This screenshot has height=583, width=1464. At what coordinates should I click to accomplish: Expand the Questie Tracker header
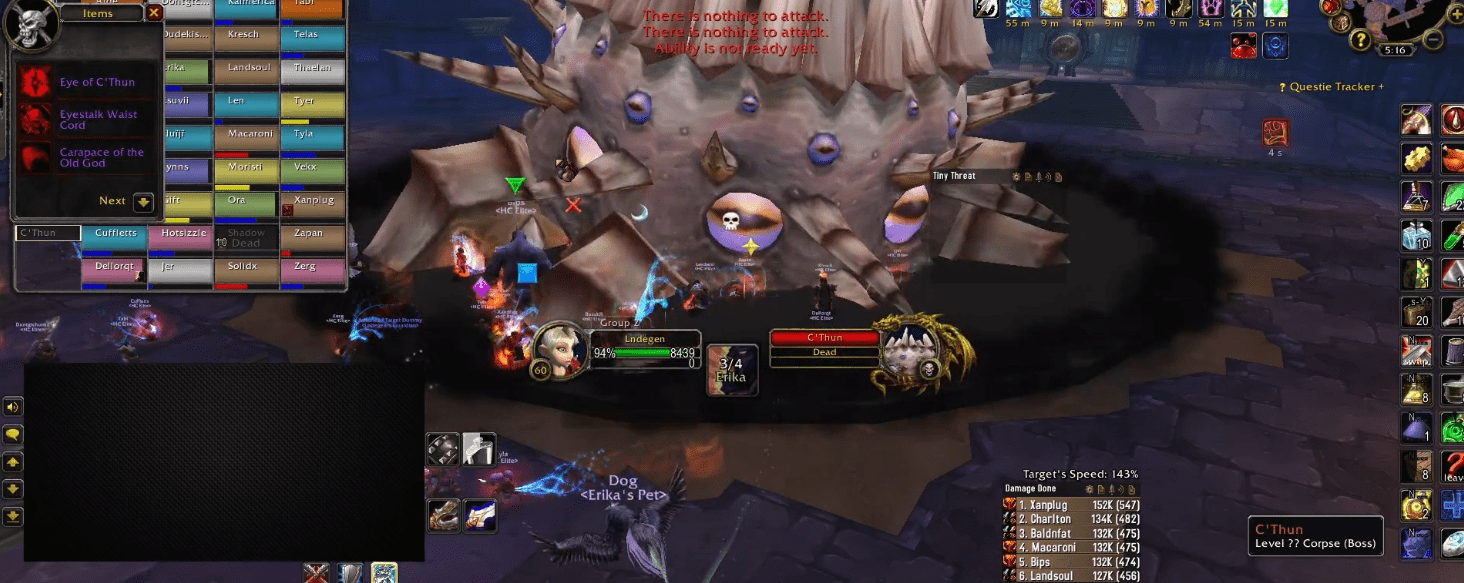pyautogui.click(x=1333, y=87)
